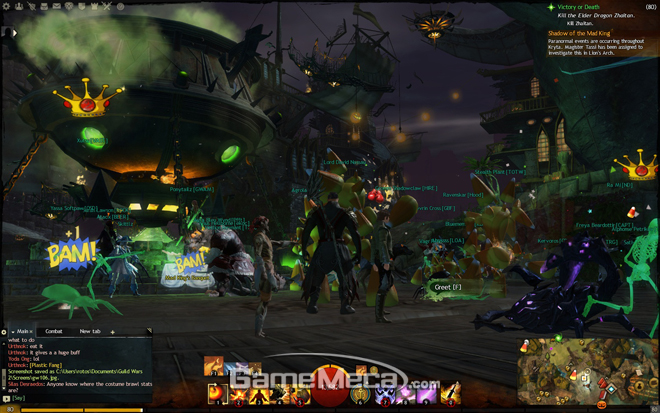Switch to the Combat chat tab
Screen dimensions: 660x413
54,331
